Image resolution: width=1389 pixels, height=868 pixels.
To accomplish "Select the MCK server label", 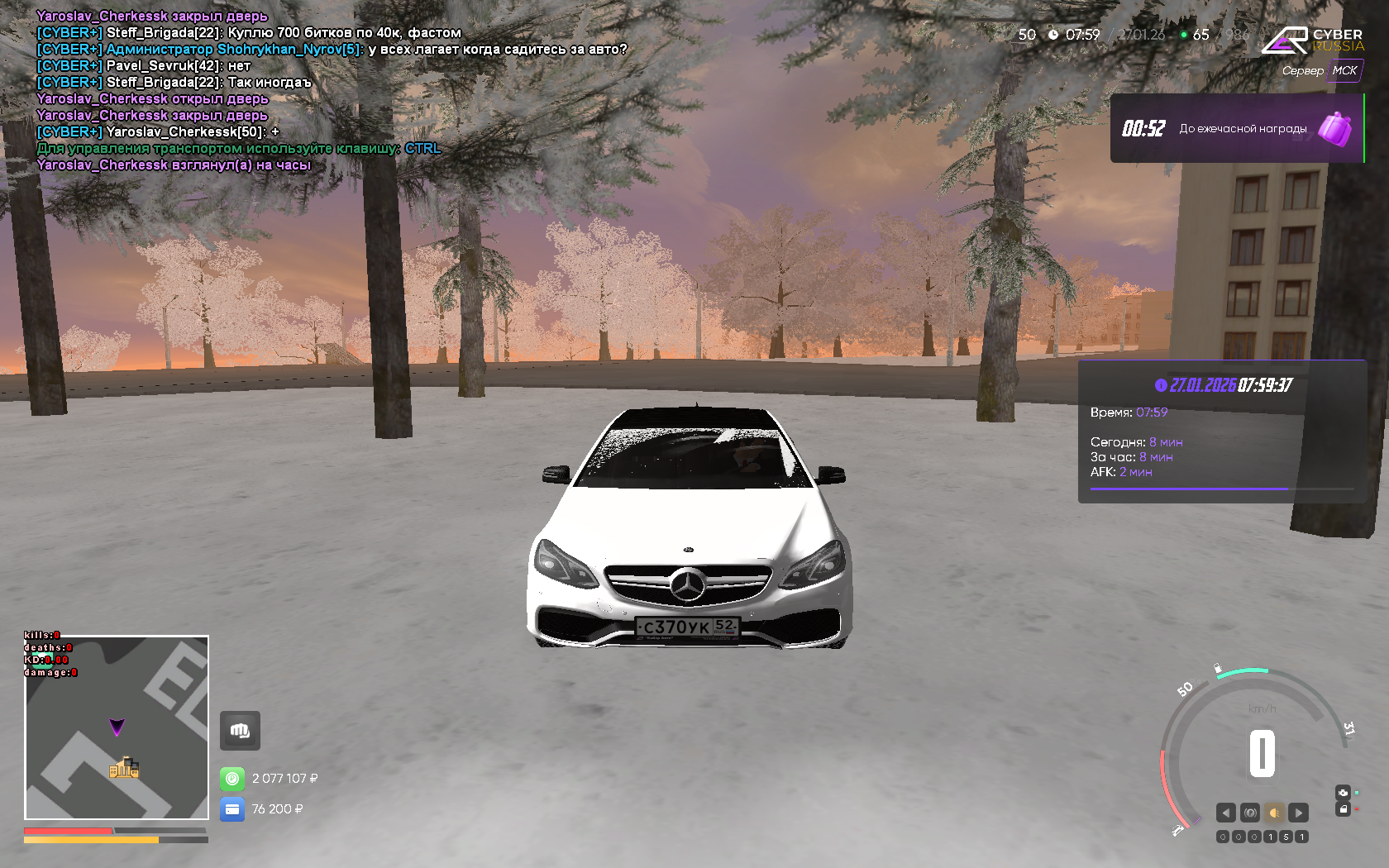I will click(x=1344, y=71).
